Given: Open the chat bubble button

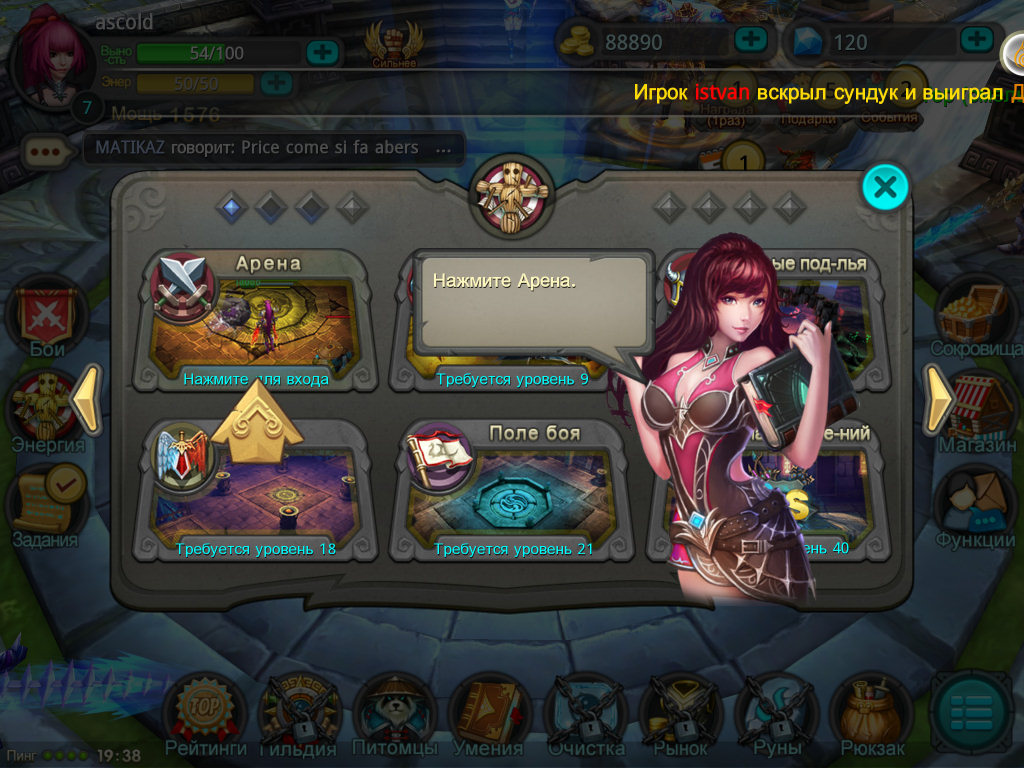Looking at the screenshot, I should (46, 152).
